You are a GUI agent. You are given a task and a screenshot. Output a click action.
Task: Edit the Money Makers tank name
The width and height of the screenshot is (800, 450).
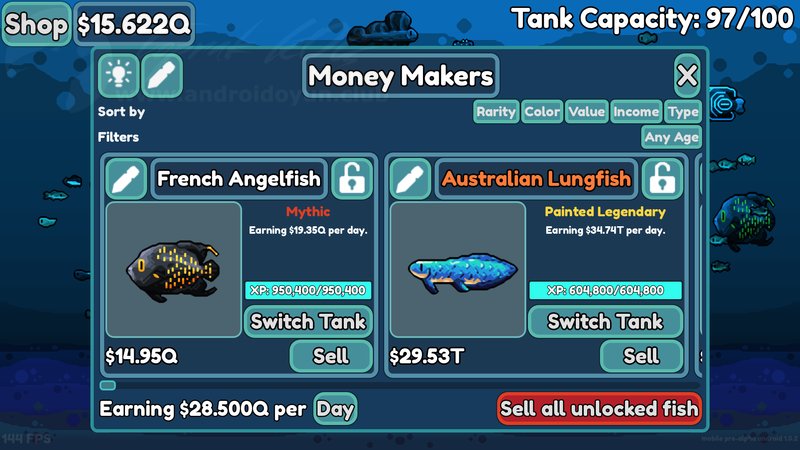coord(161,75)
